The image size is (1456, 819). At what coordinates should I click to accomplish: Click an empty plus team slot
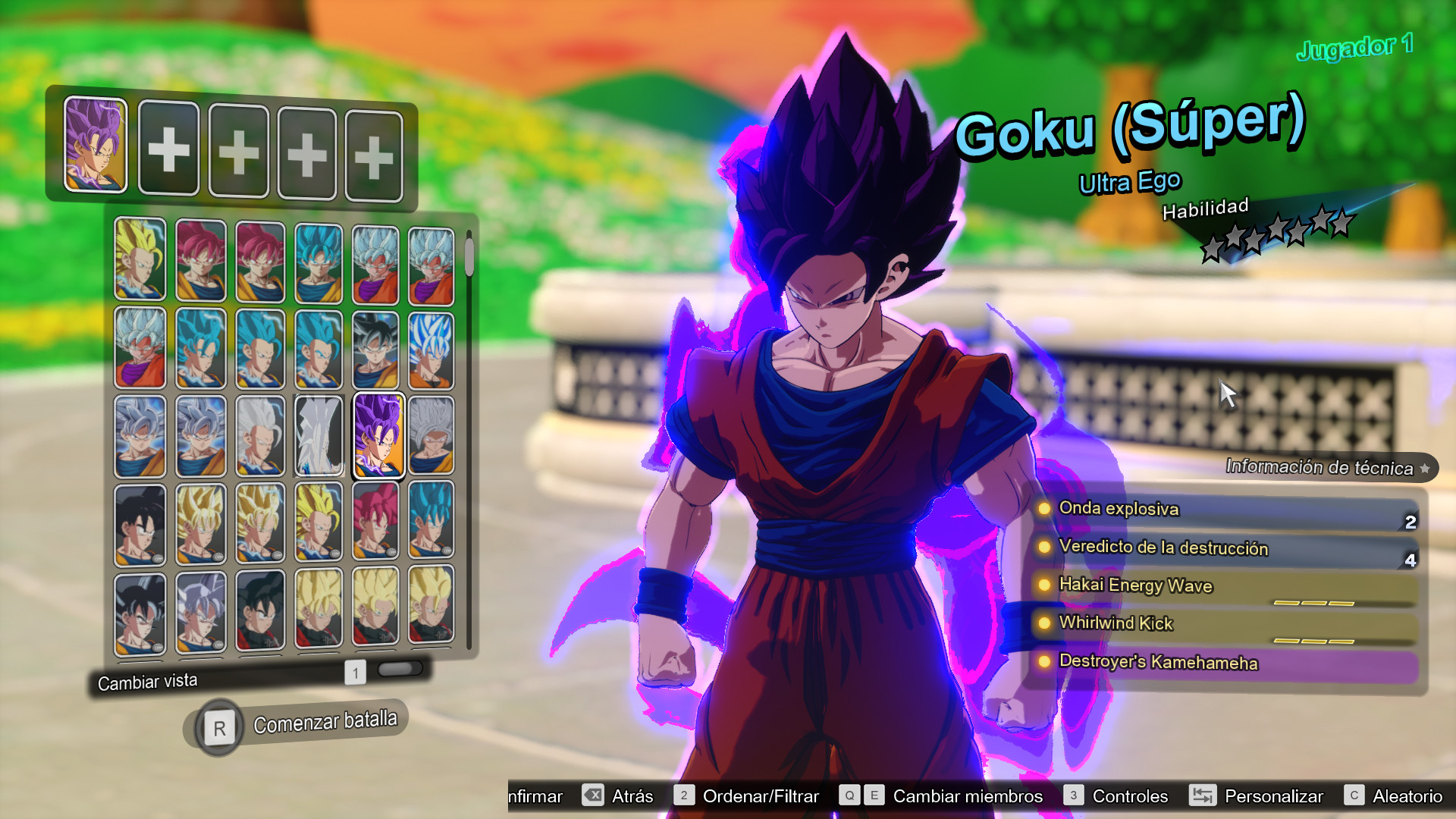coord(169,149)
